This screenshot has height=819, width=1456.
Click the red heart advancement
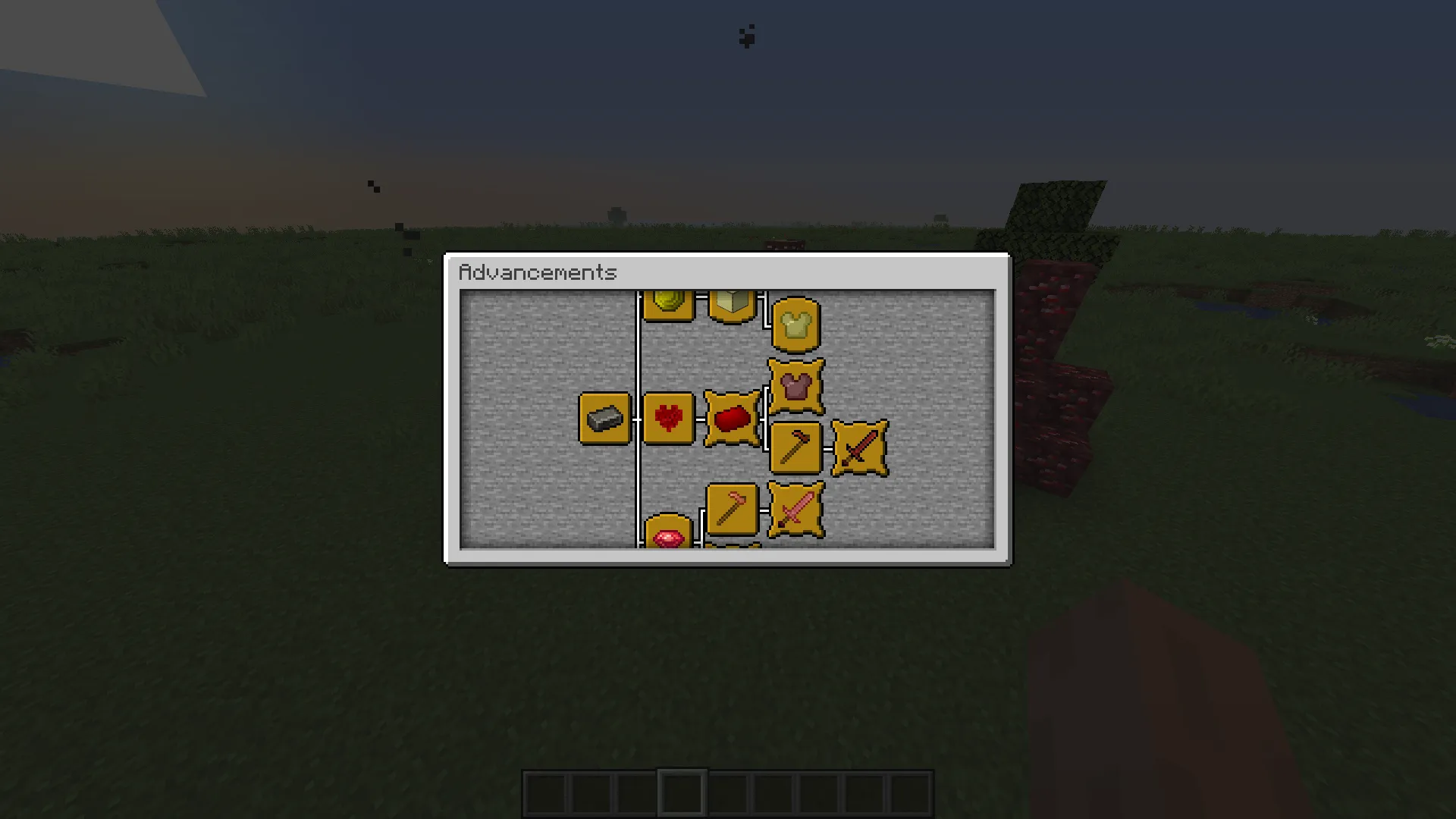[668, 417]
